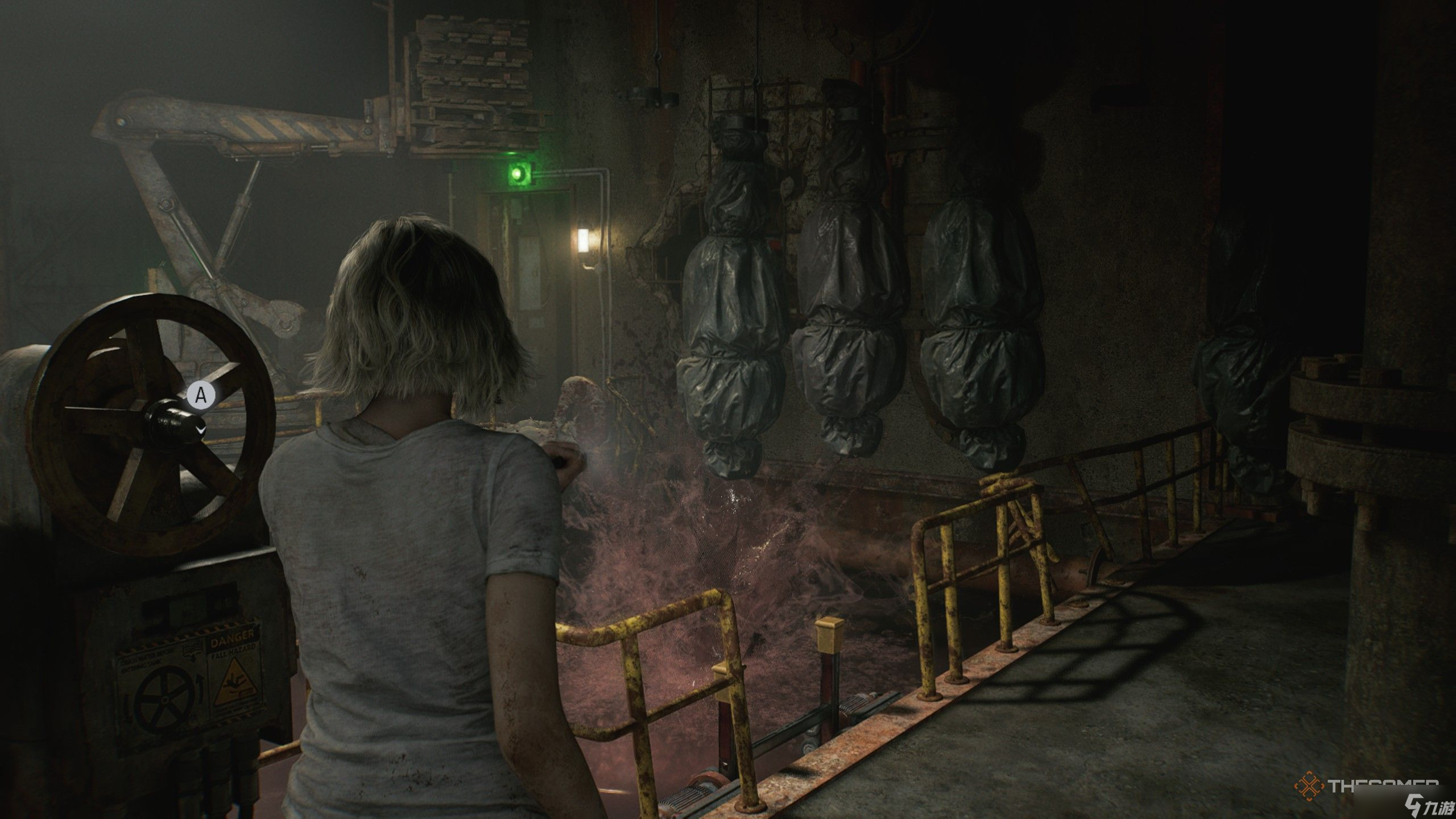This screenshot has width=1456, height=819.
Task: Select the 九游 watermark logo
Action: [x=1428, y=805]
